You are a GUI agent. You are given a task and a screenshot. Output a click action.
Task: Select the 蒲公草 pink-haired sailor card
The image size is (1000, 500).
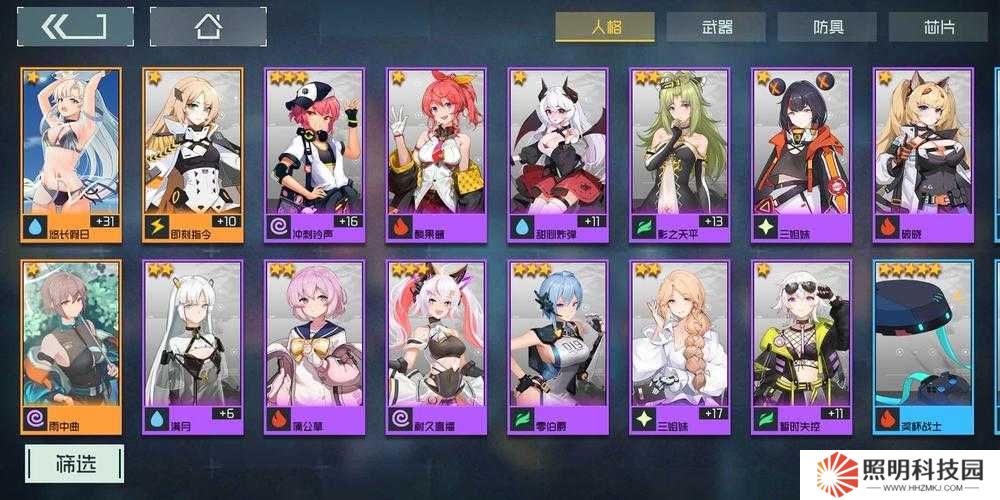pos(315,347)
